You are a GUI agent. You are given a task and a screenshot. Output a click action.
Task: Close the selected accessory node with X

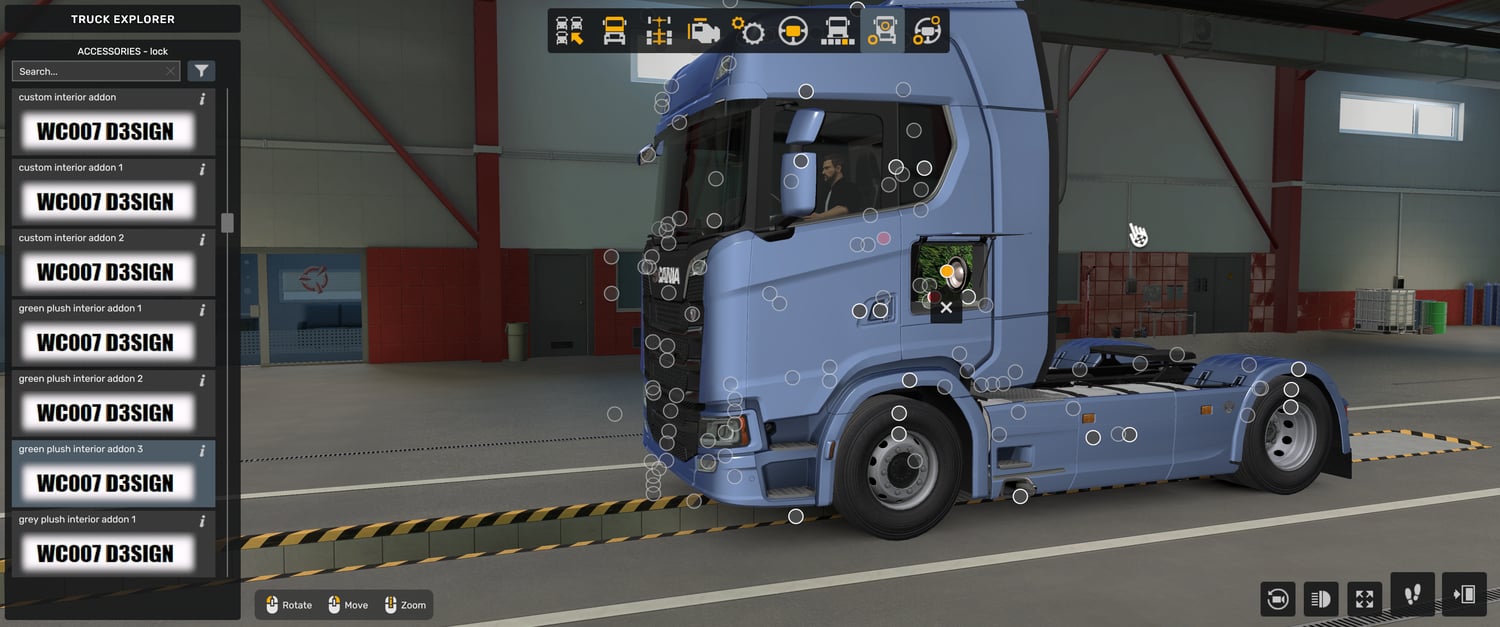tap(946, 308)
